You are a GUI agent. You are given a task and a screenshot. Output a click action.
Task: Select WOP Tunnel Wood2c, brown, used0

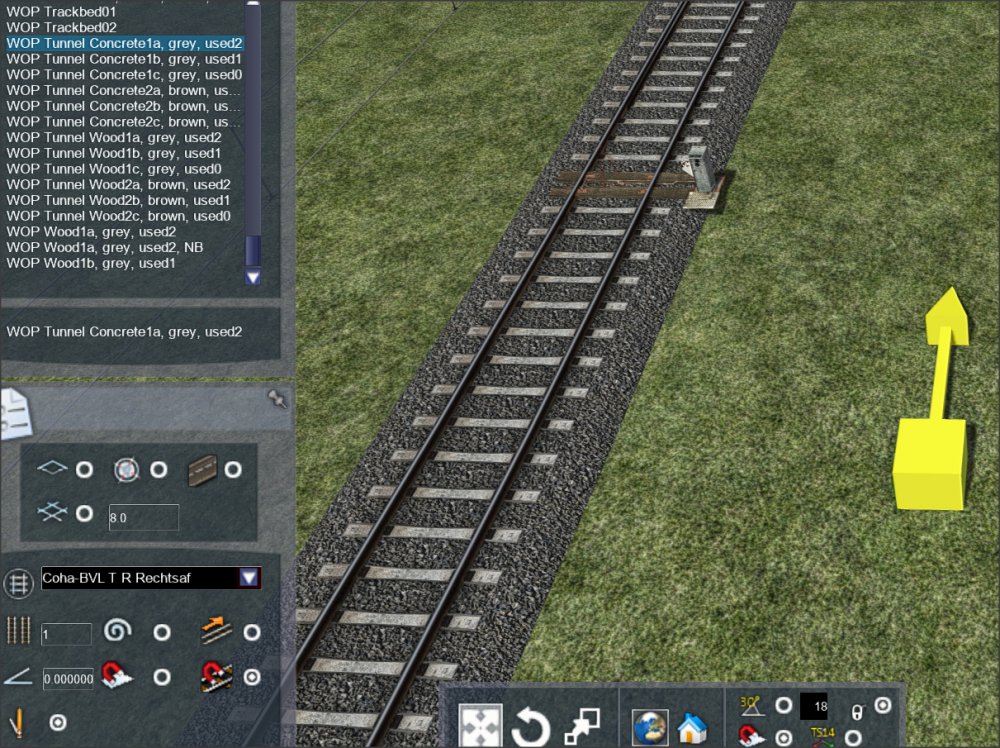[118, 216]
